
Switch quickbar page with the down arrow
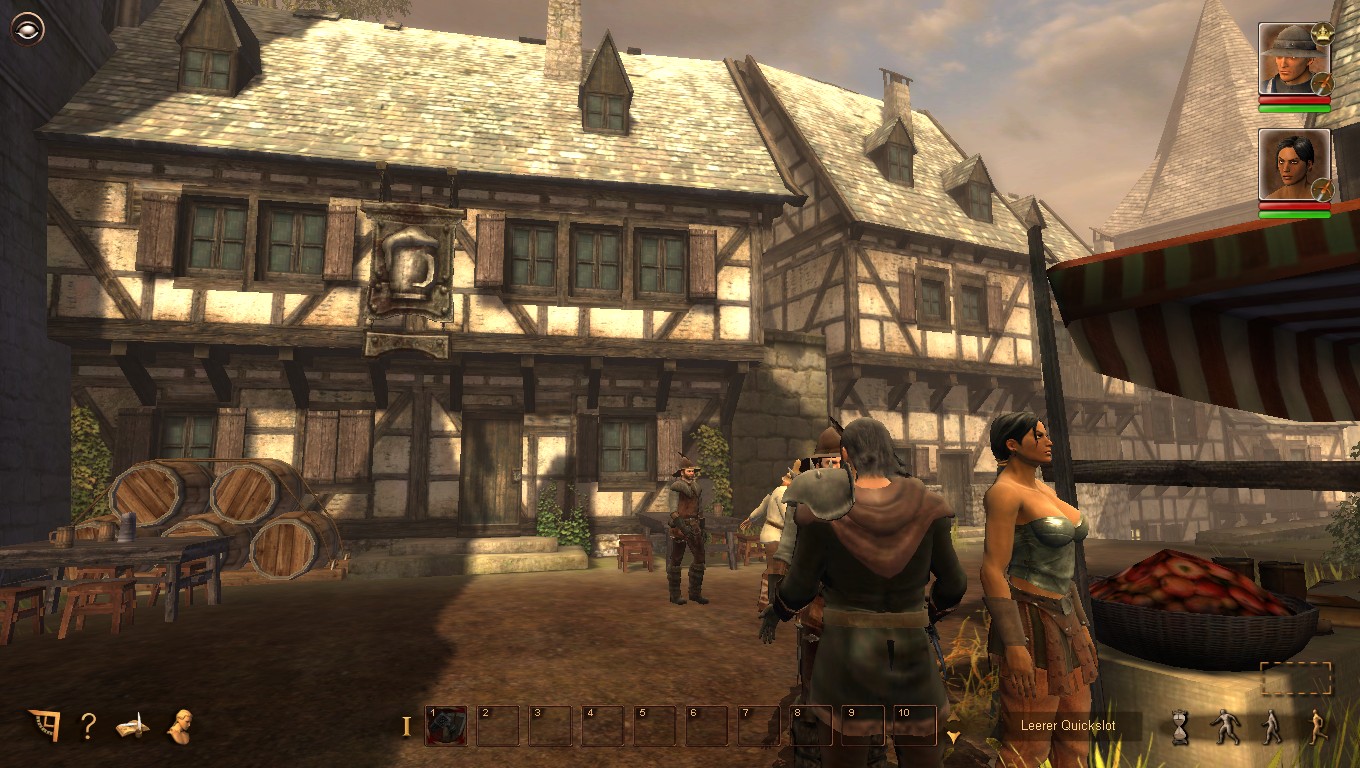click(x=953, y=737)
